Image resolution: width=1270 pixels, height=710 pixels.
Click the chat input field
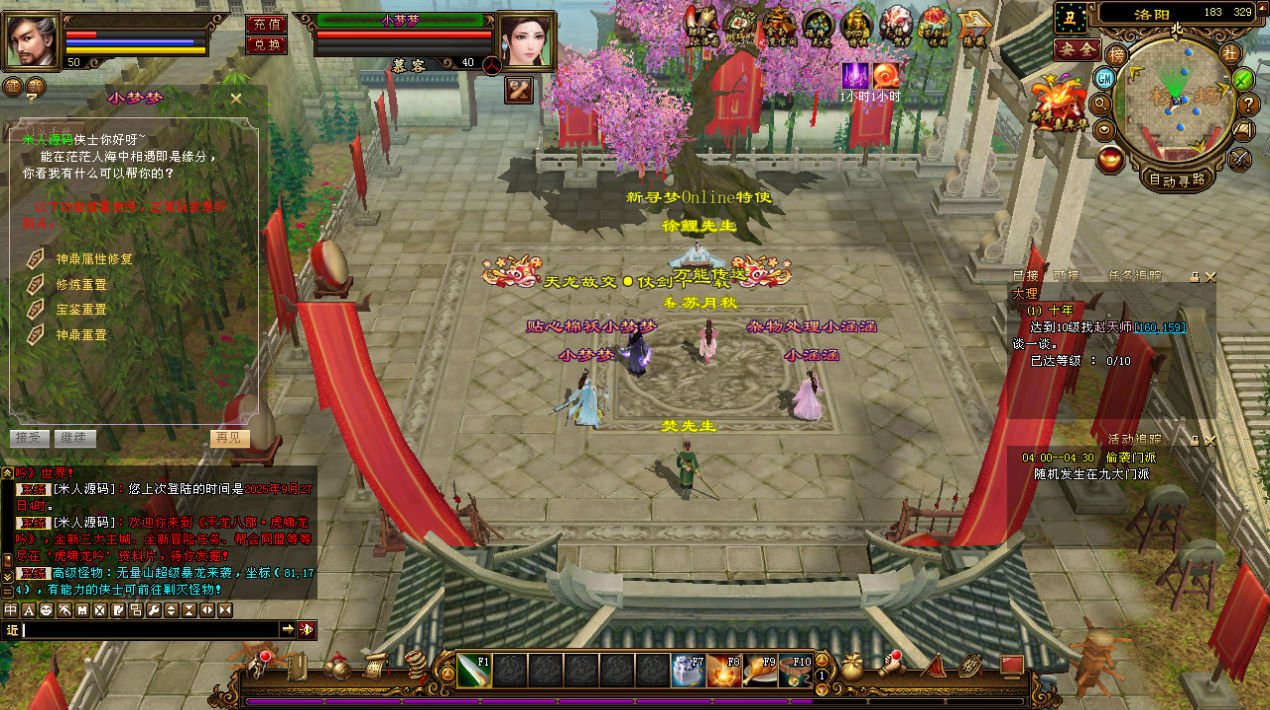click(150, 629)
